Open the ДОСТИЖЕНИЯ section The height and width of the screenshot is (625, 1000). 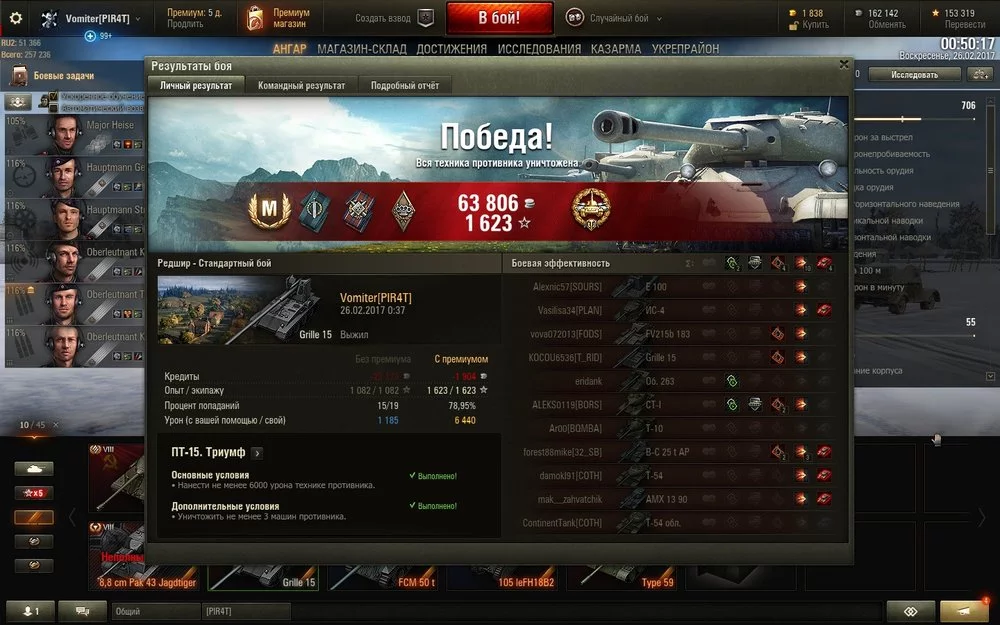tap(451, 49)
